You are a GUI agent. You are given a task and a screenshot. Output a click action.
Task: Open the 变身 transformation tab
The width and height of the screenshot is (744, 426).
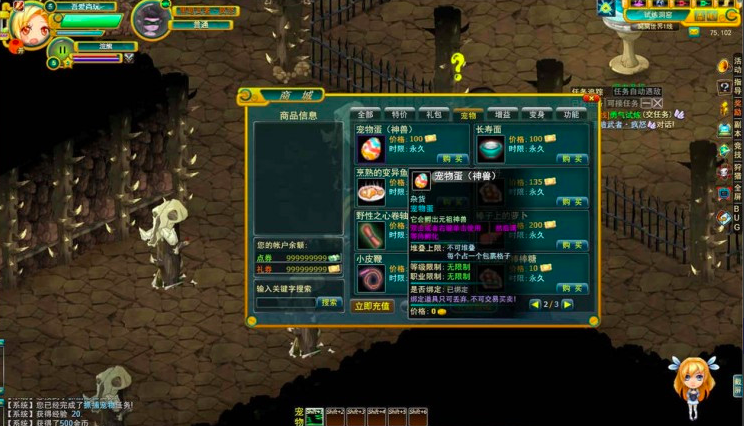tap(537, 115)
